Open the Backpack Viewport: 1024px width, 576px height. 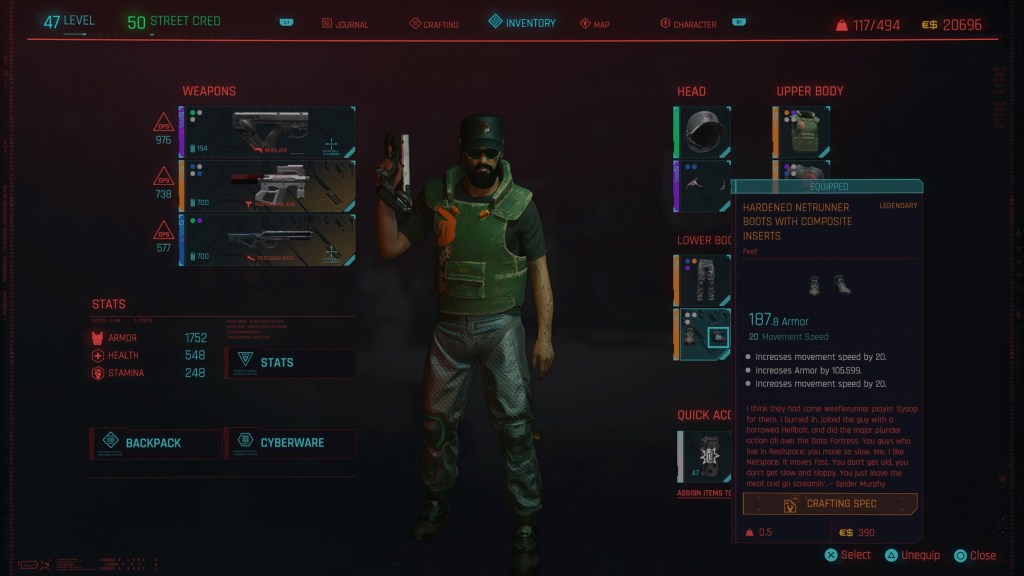tap(156, 443)
